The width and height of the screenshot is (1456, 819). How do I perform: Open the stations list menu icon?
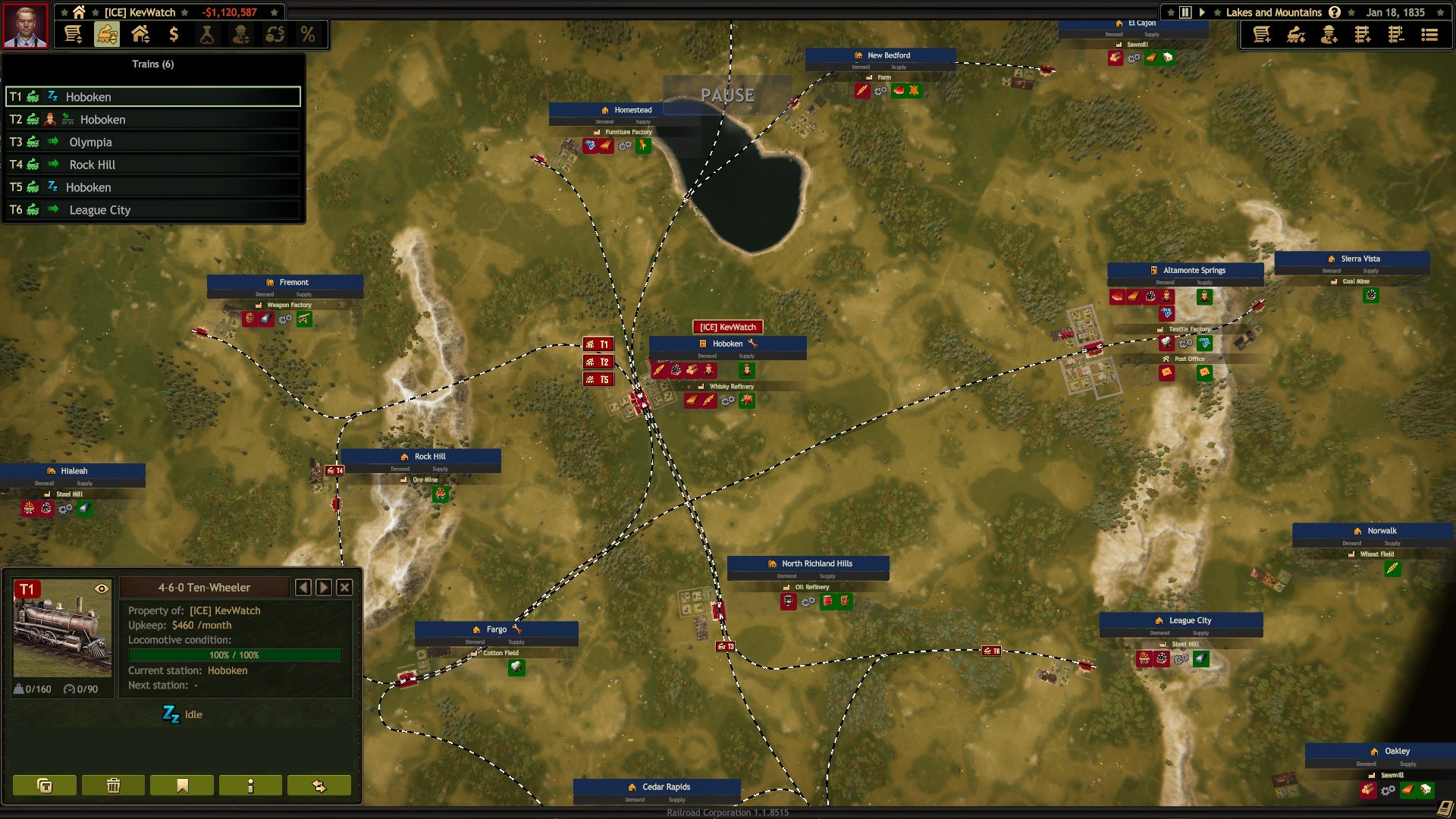pos(1429,35)
